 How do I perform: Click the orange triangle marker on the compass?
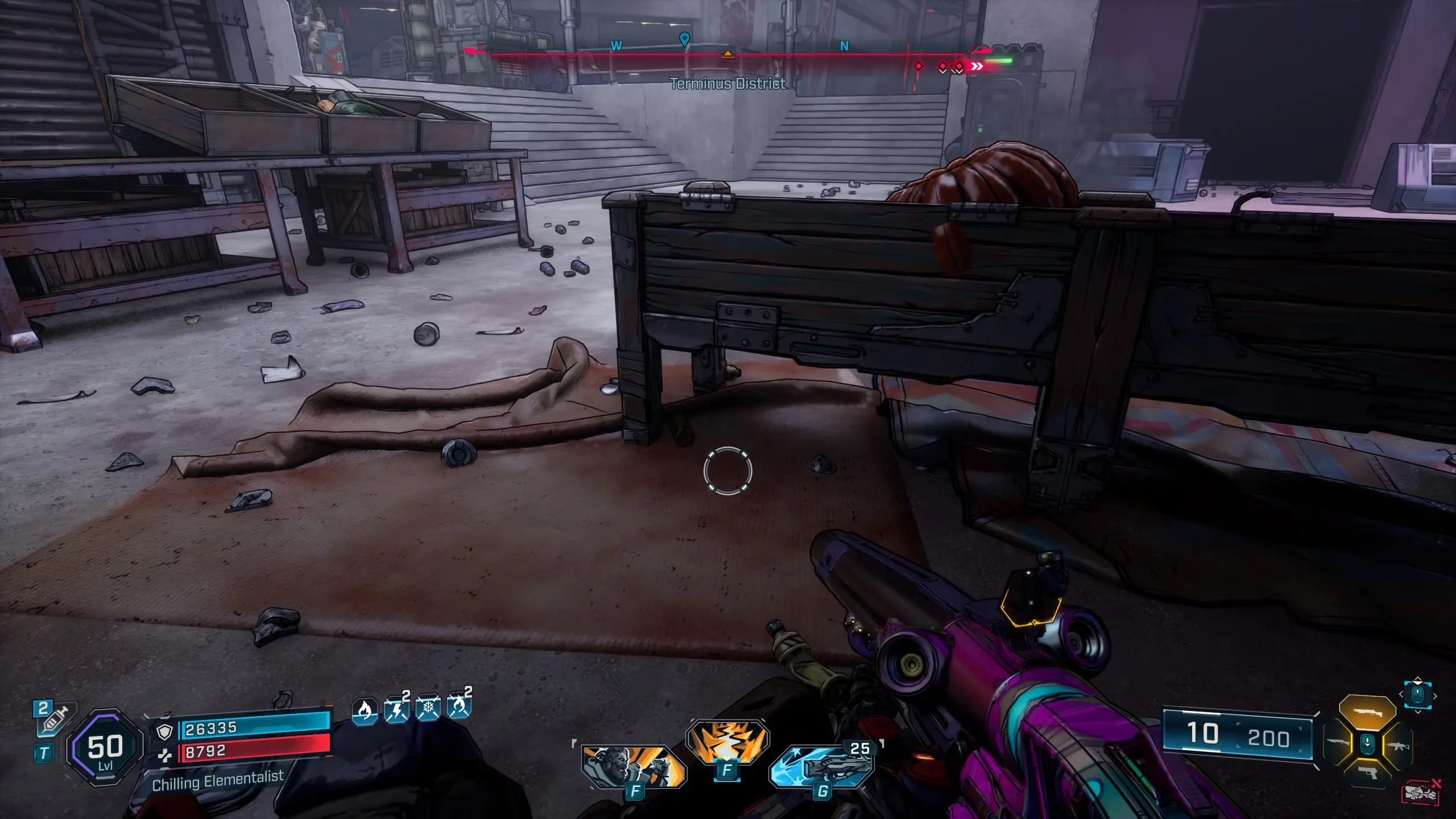727,55
